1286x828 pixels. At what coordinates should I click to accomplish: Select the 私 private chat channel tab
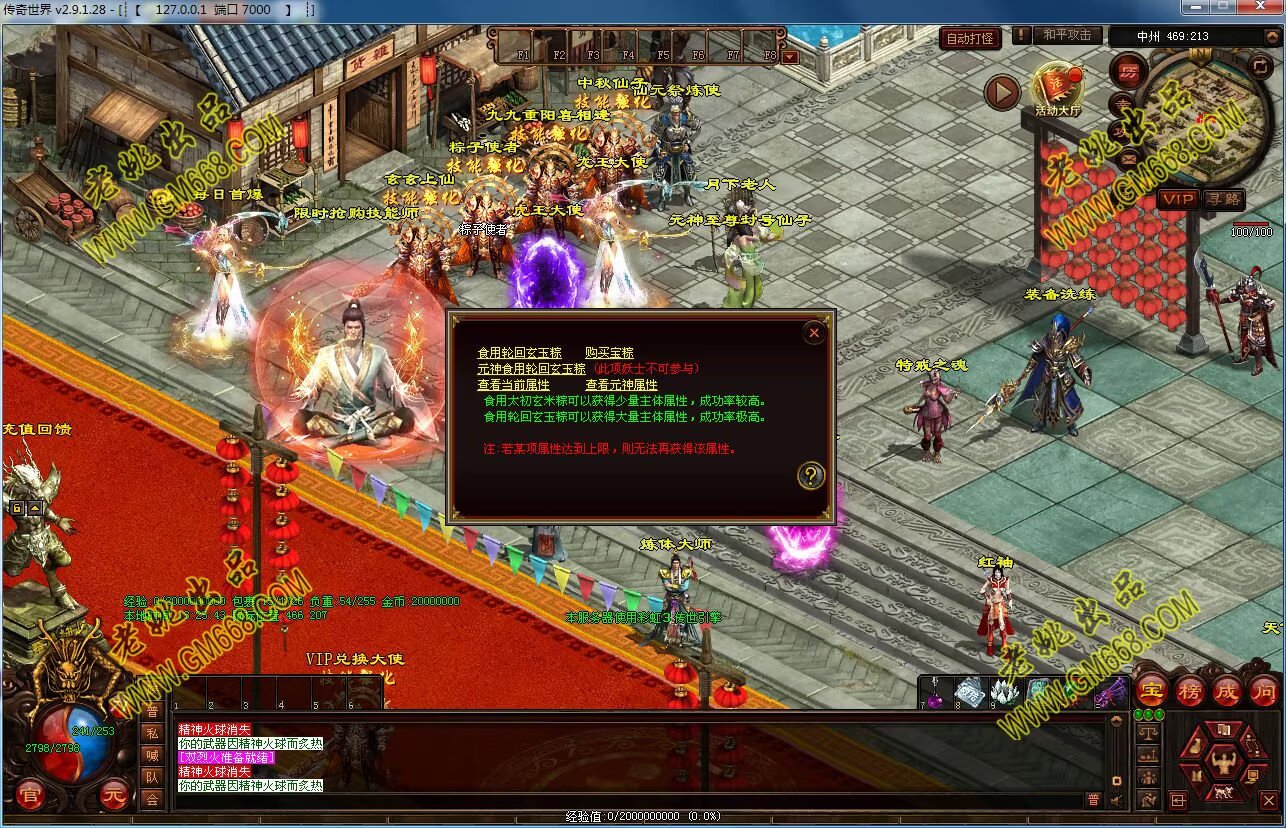pyautogui.click(x=152, y=732)
